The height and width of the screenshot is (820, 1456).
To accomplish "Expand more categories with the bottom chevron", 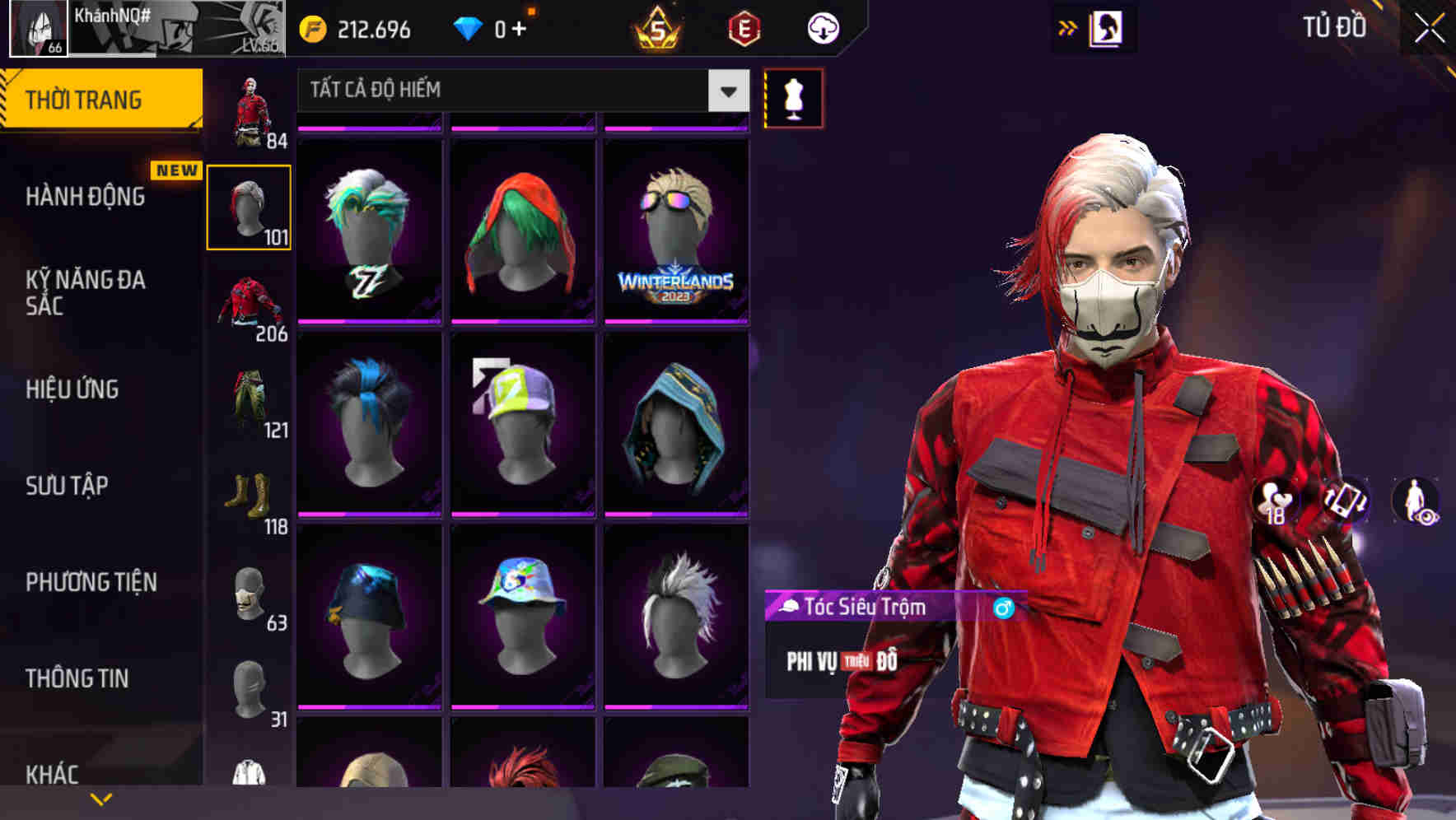I will [x=100, y=797].
